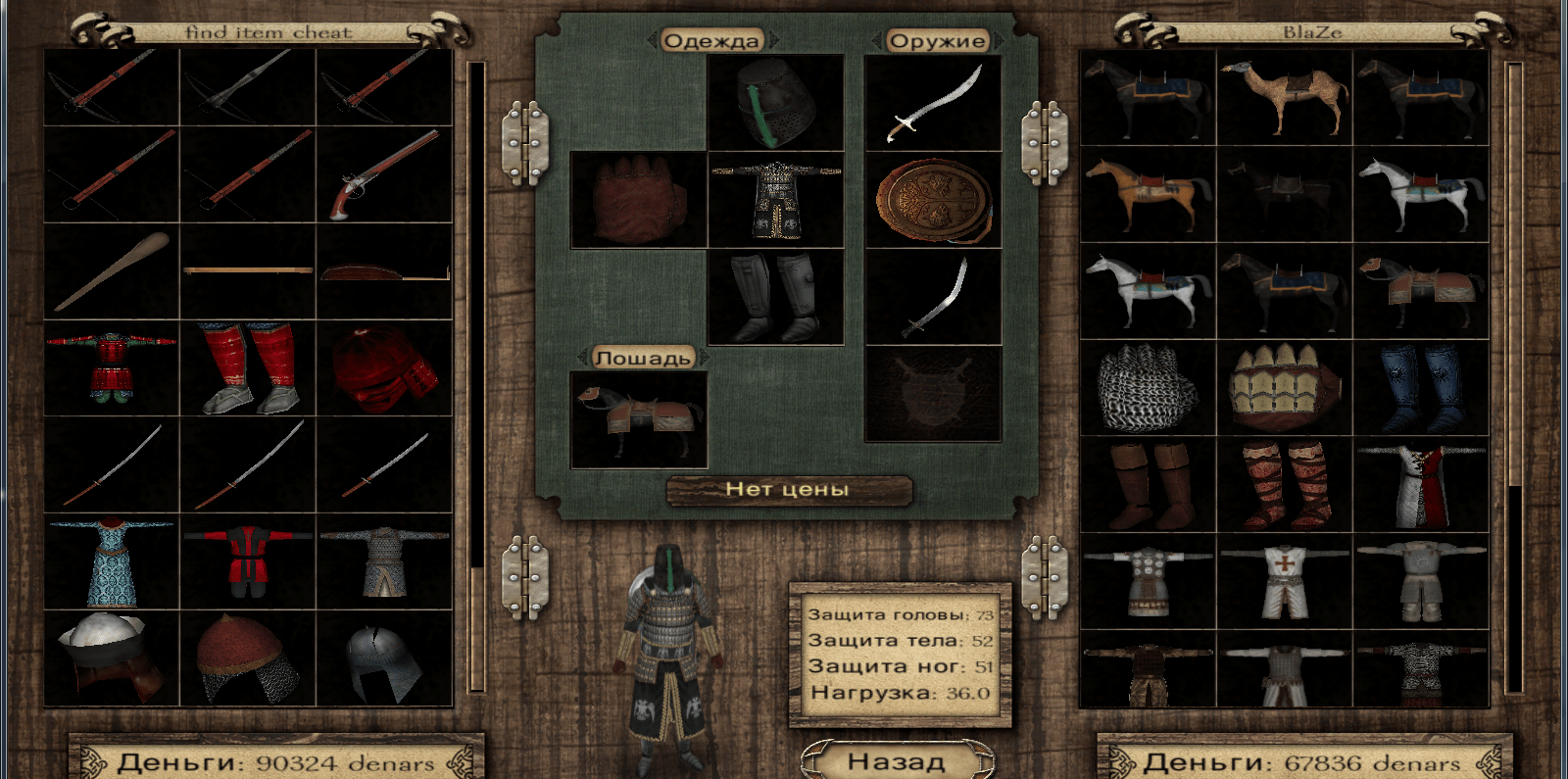Choose the red samurai helmet slot
The height and width of the screenshot is (779, 1568).
384,368
